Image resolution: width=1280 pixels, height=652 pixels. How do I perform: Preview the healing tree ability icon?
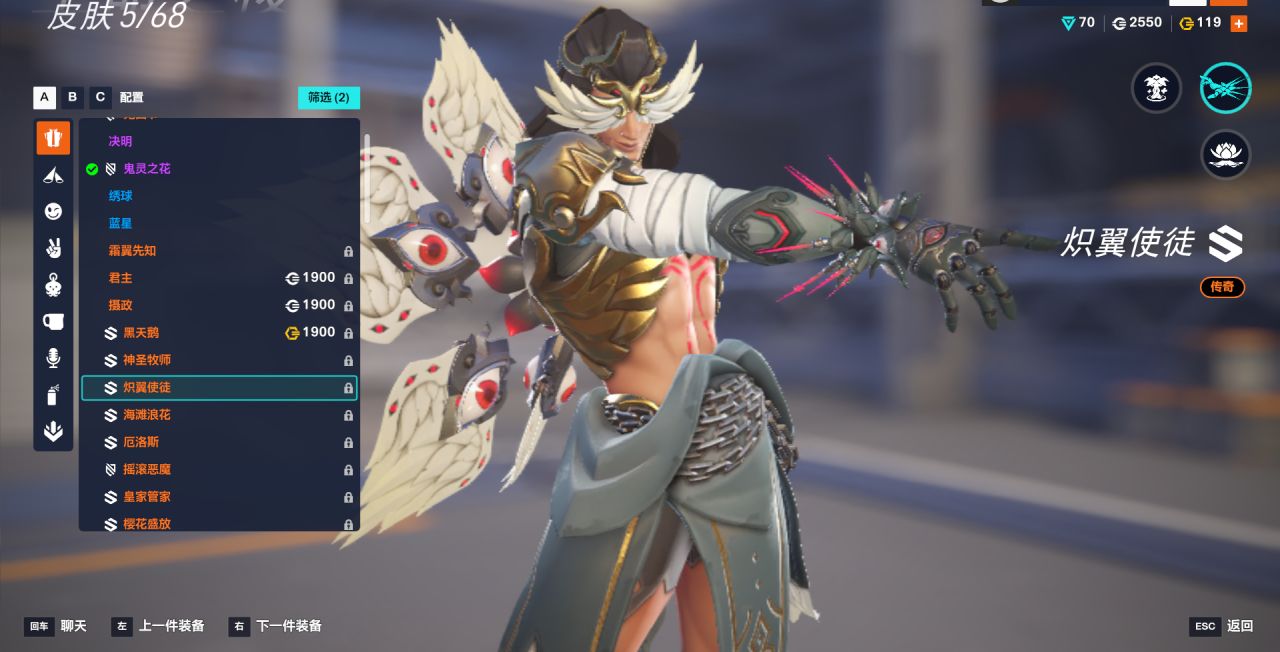click(1156, 88)
